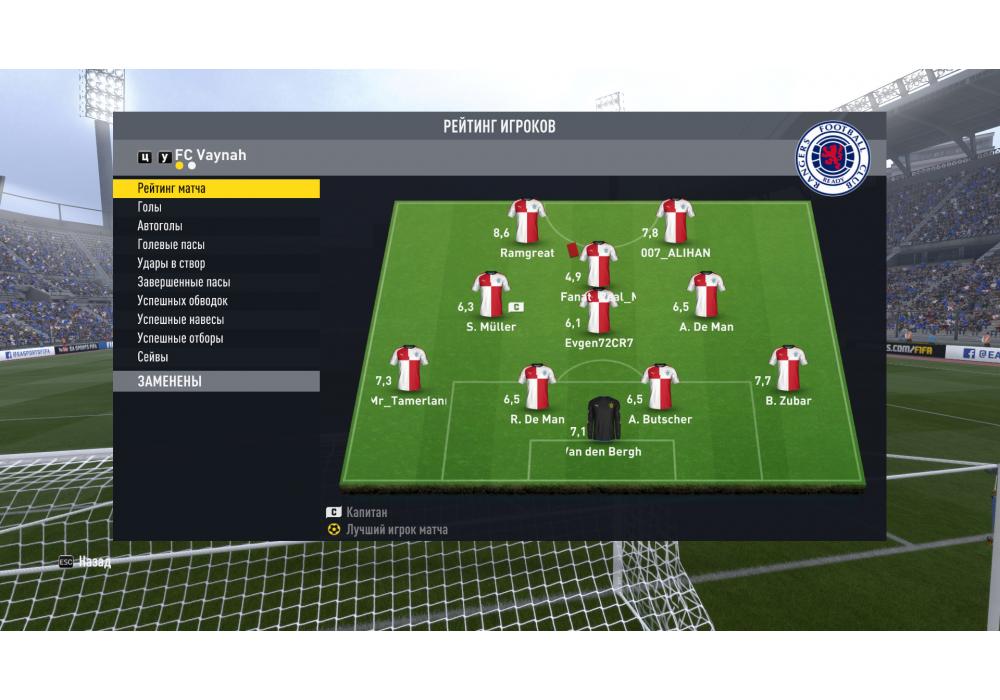Choose A. Butscher's shirt

point(659,387)
